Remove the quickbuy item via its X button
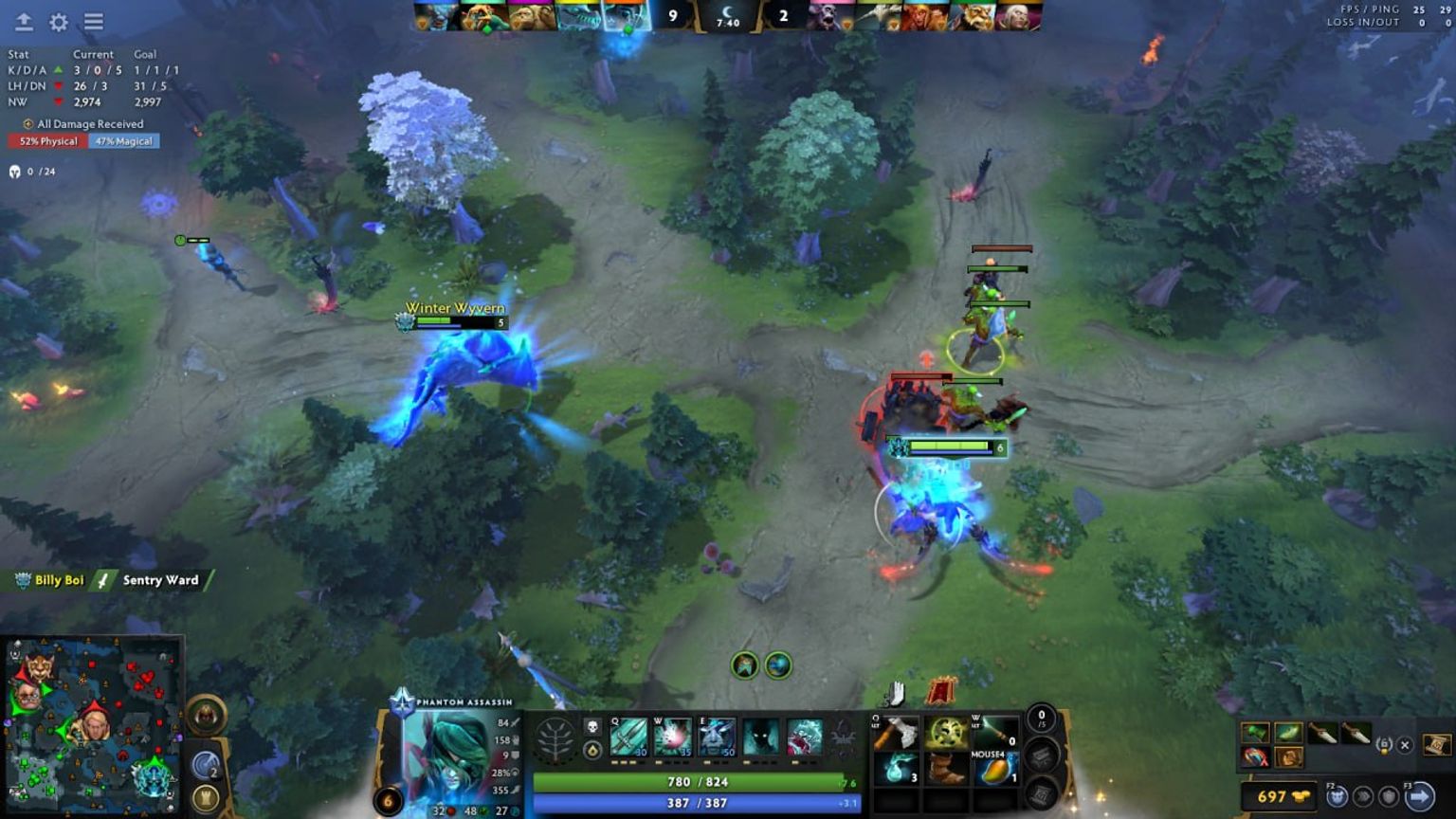 (1405, 745)
